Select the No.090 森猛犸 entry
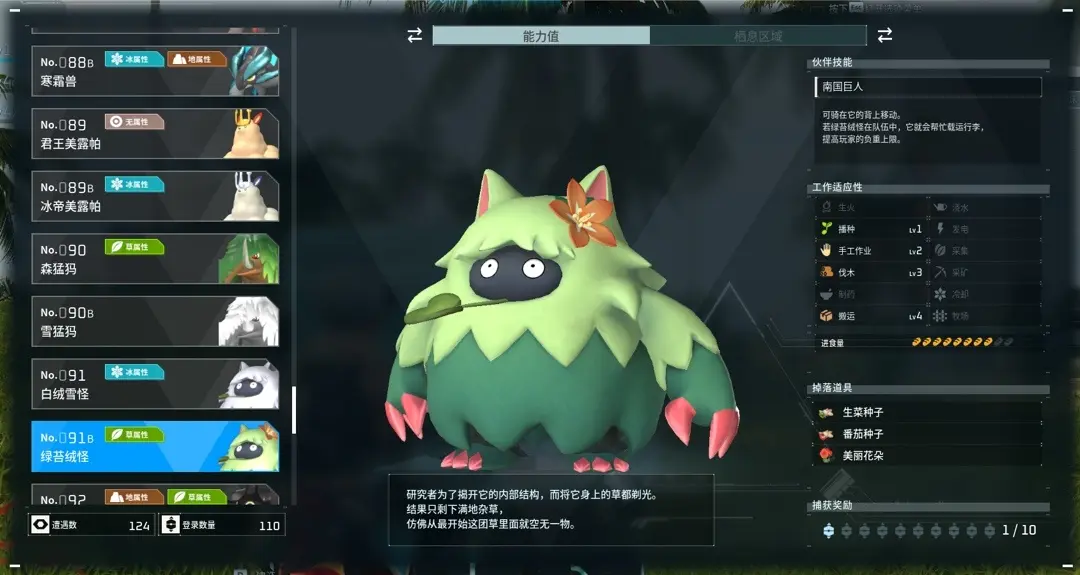Screen dimensions: 1080x575 tap(155, 259)
